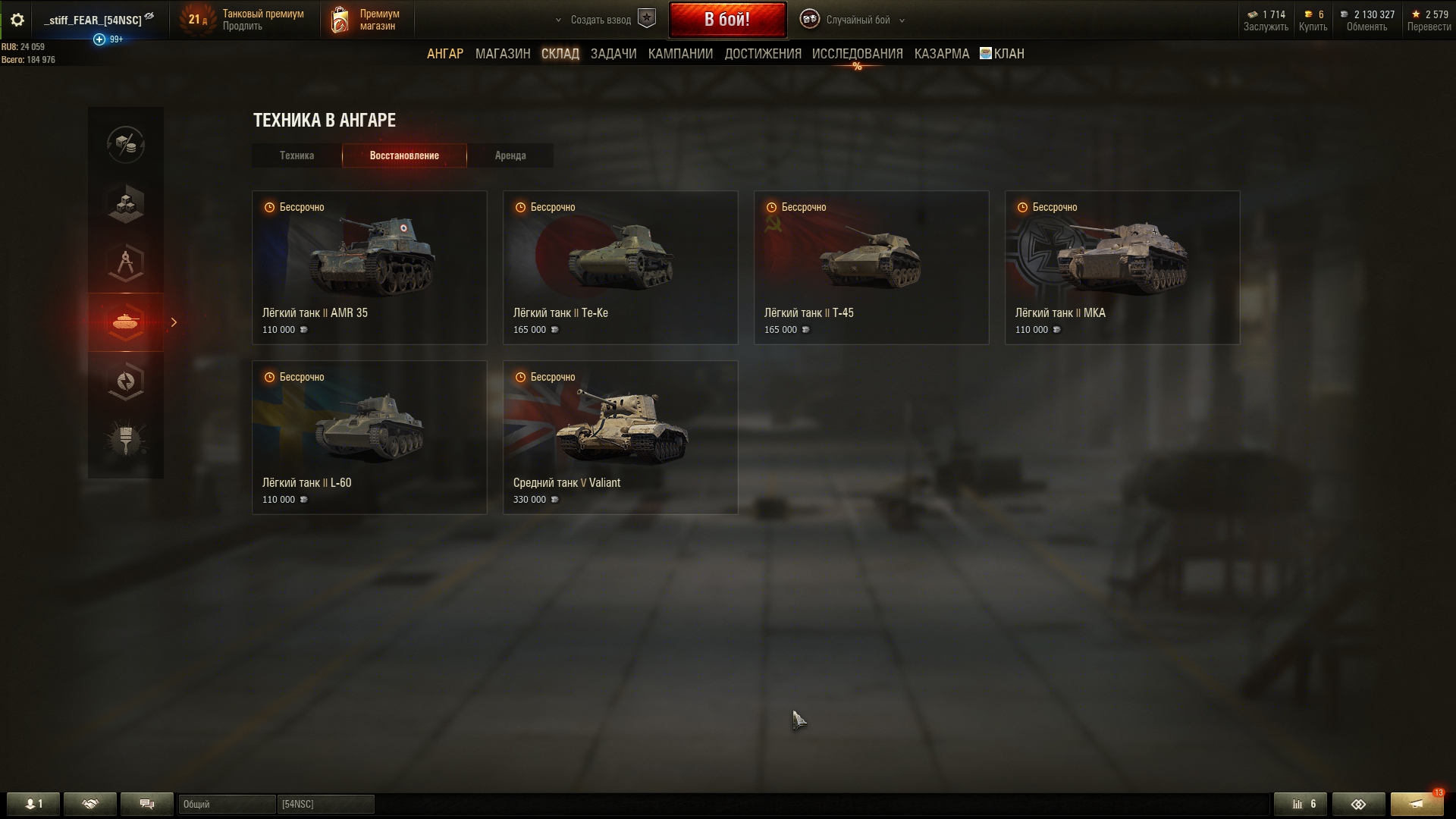The image size is (1456, 819).
Task: Choose the Te-Ke light tank card
Action: click(620, 268)
